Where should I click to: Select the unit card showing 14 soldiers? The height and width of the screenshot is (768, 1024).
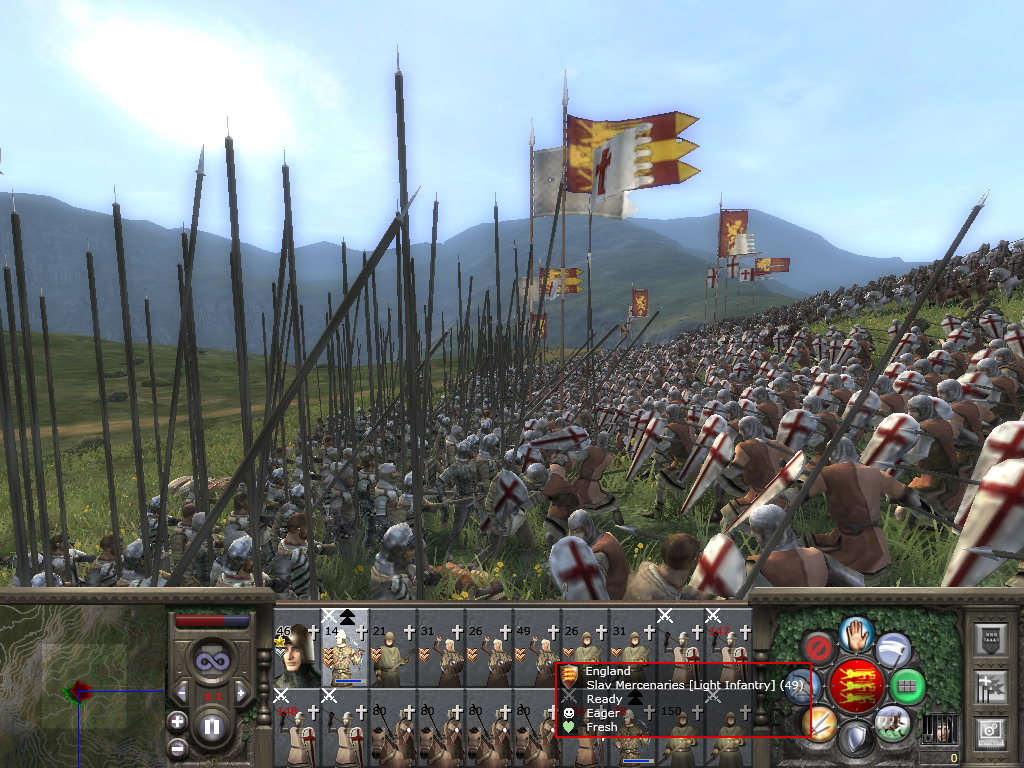click(x=345, y=655)
